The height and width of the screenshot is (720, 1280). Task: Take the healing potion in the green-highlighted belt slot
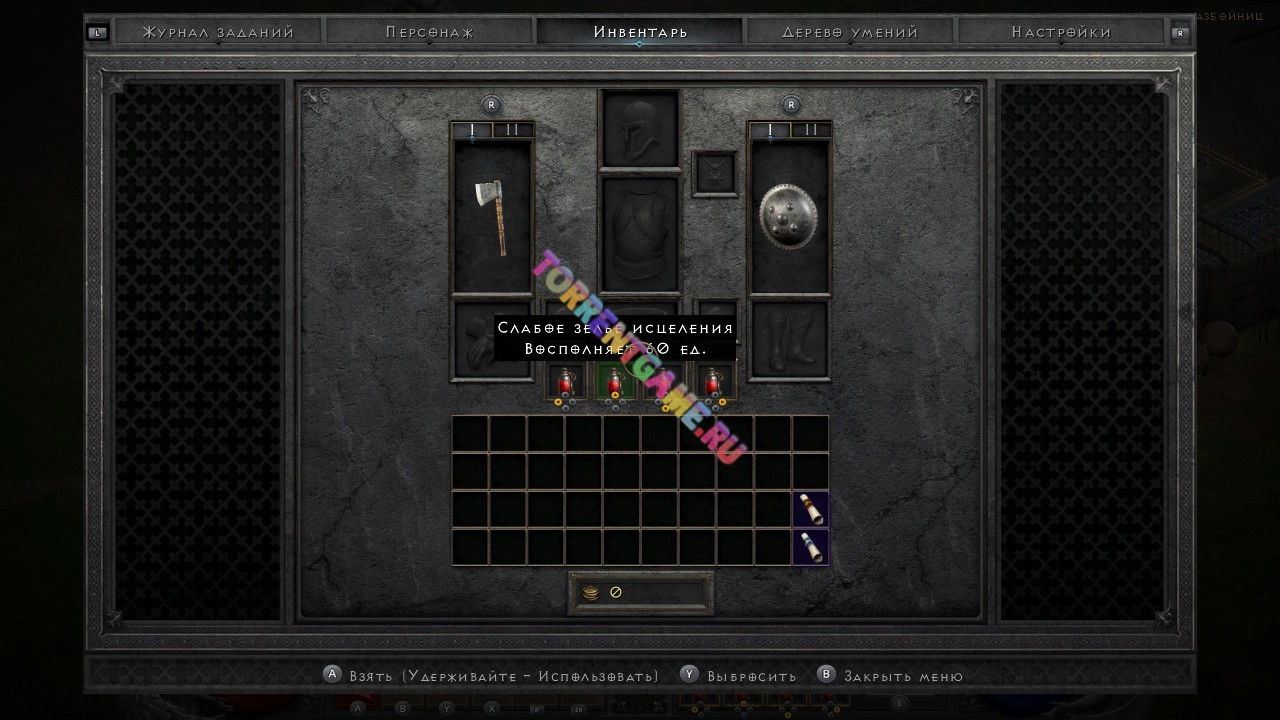pos(615,383)
